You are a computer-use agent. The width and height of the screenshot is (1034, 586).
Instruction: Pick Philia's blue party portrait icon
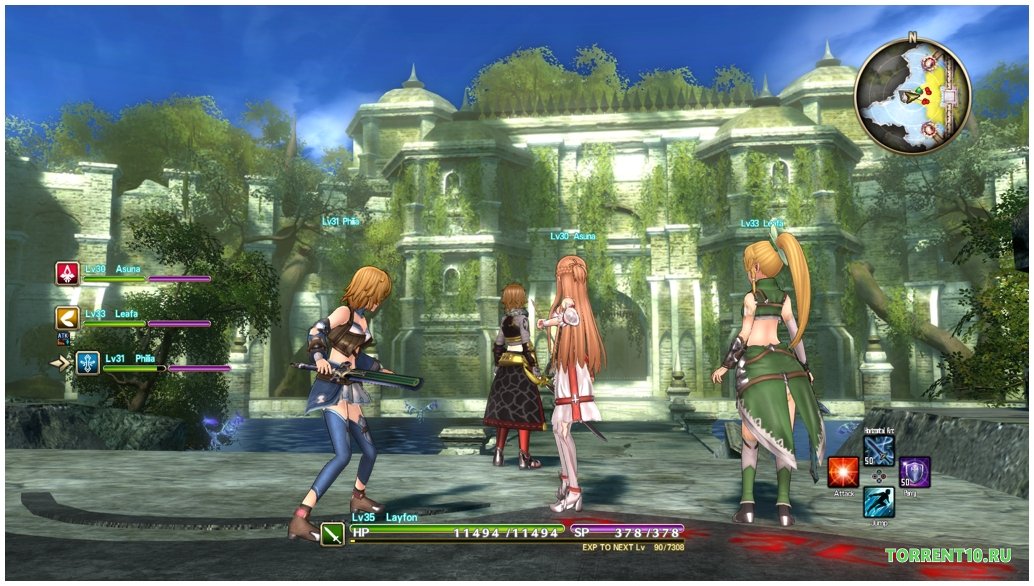(x=88, y=363)
